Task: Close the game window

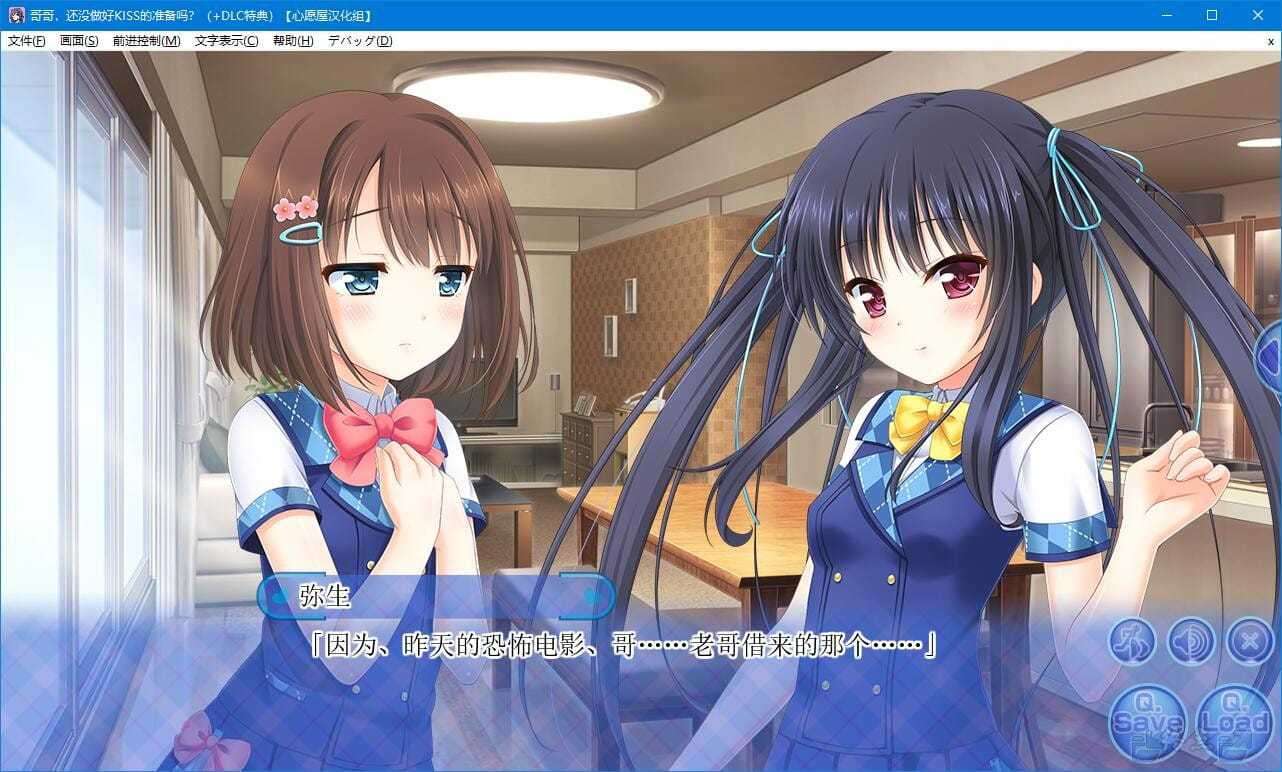Action: click(1258, 15)
